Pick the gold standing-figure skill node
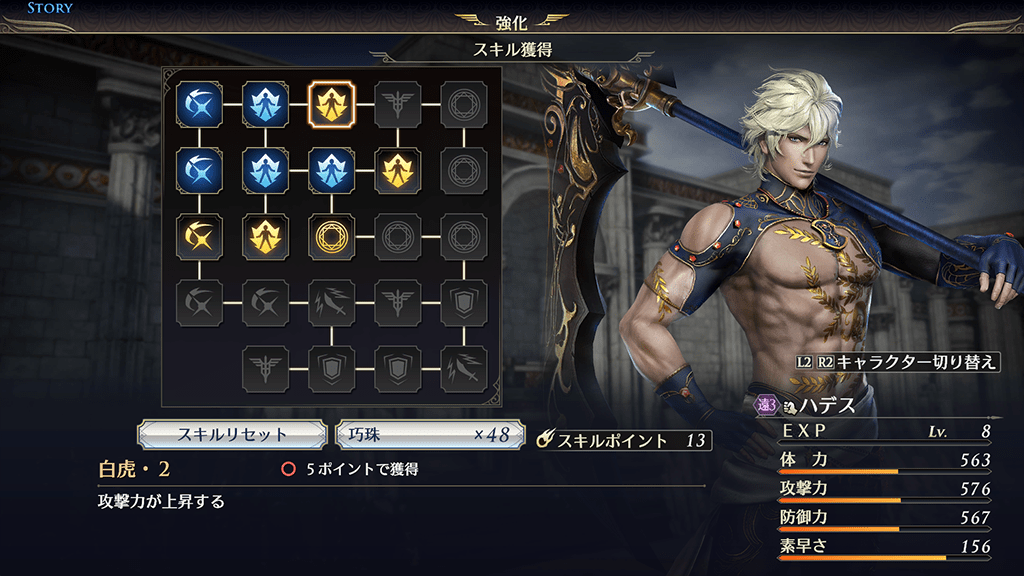Screen dimensions: 1024x576 (x=396, y=169)
